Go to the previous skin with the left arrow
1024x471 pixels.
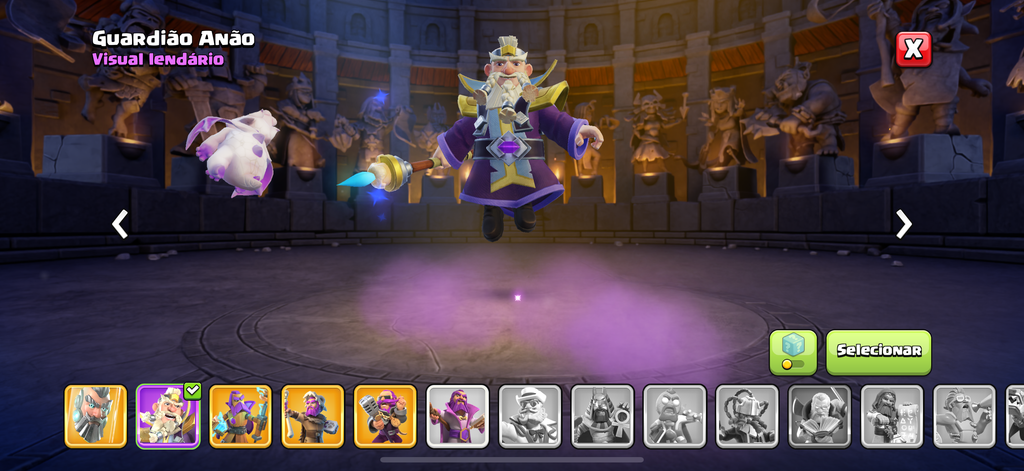tap(120, 224)
